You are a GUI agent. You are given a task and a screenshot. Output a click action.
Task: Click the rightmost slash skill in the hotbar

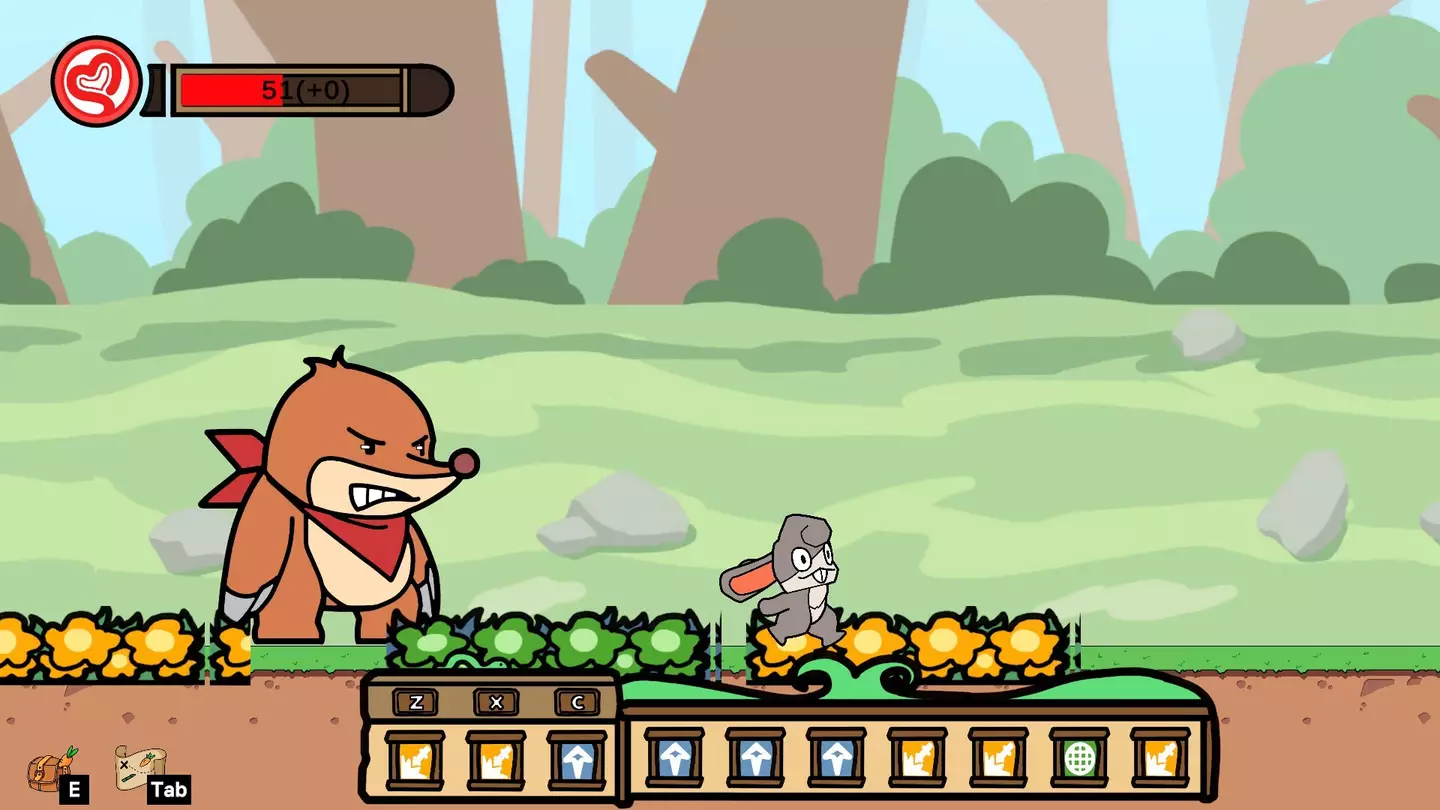[x=1160, y=760]
